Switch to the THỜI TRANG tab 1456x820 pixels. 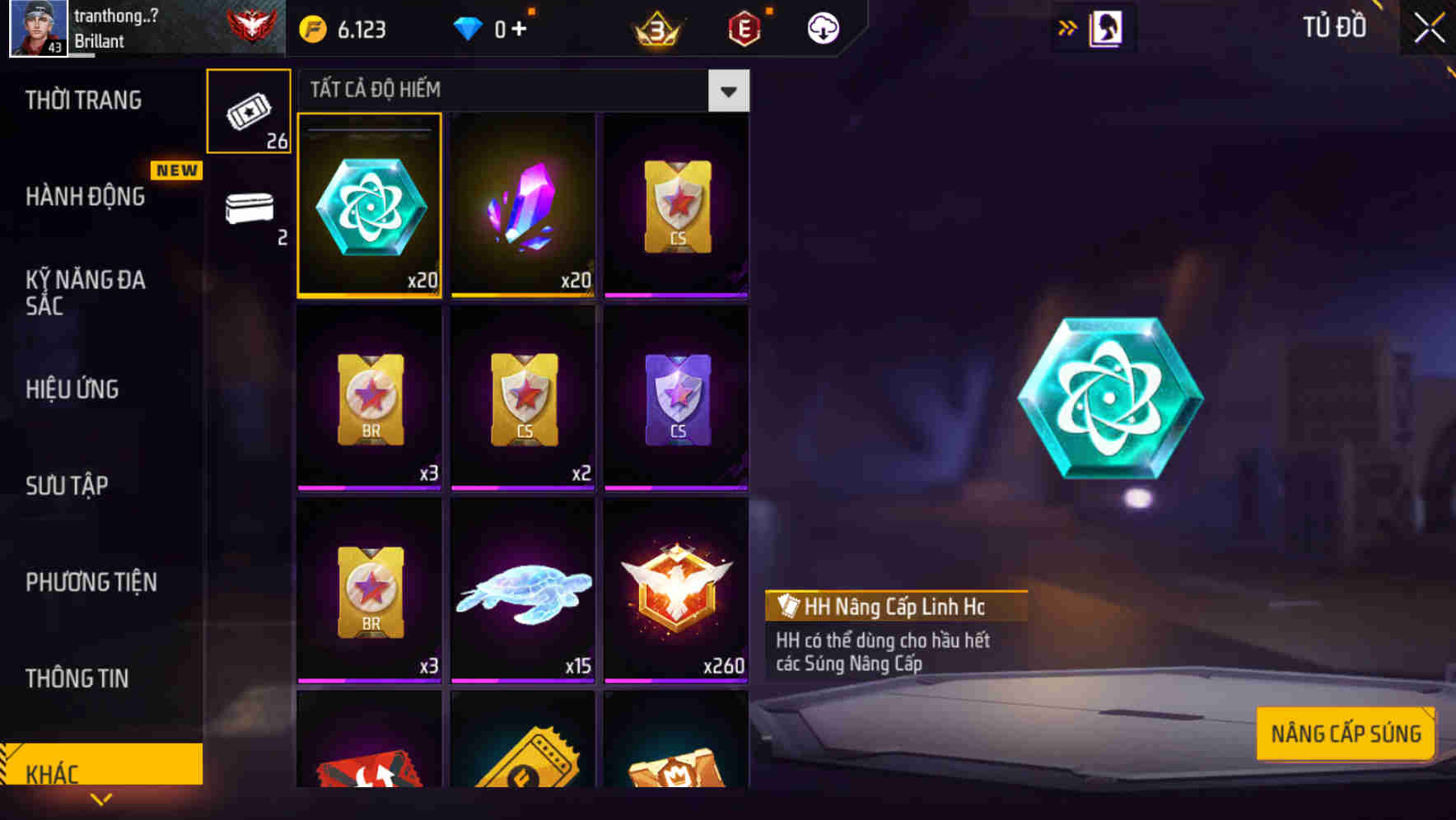(82, 99)
